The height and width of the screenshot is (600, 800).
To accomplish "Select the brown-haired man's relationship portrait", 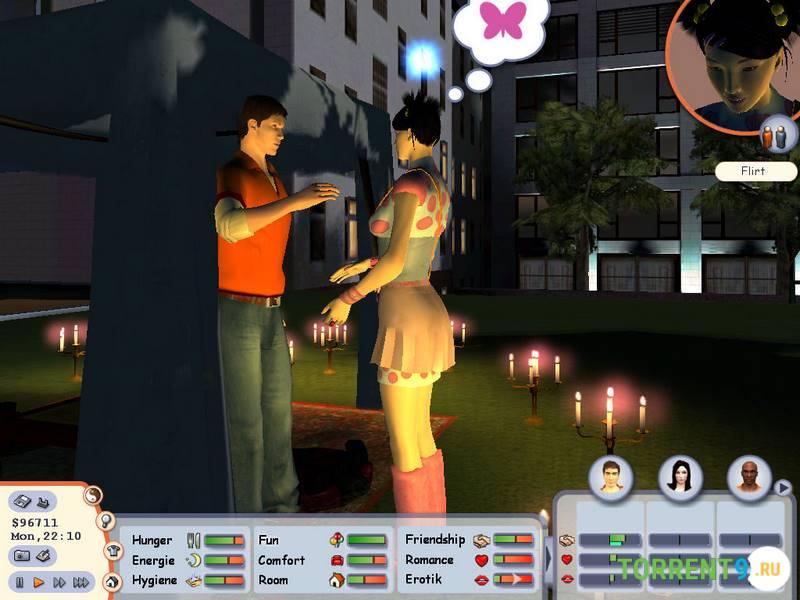I will pos(609,478).
